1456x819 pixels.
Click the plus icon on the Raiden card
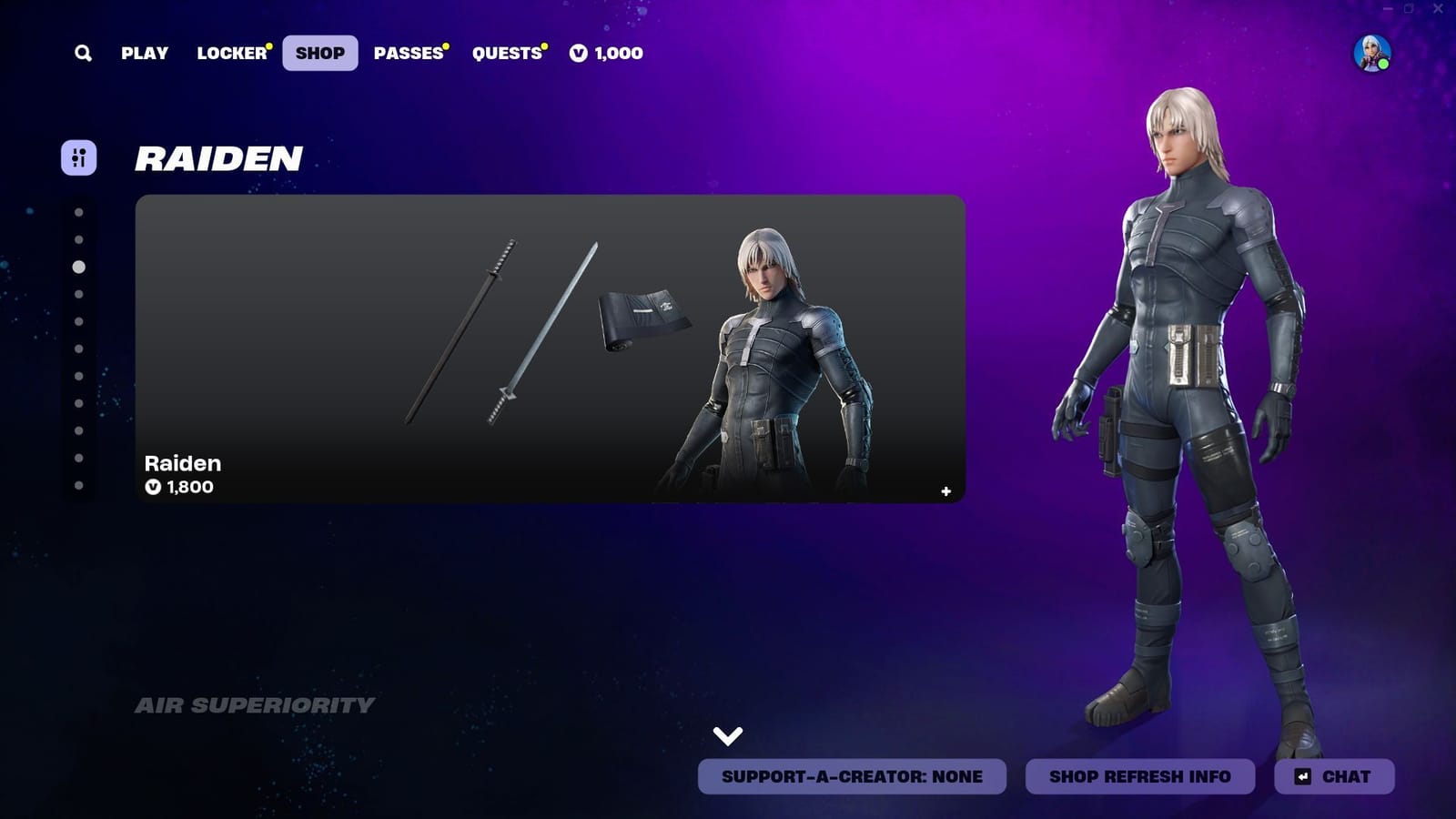945,491
